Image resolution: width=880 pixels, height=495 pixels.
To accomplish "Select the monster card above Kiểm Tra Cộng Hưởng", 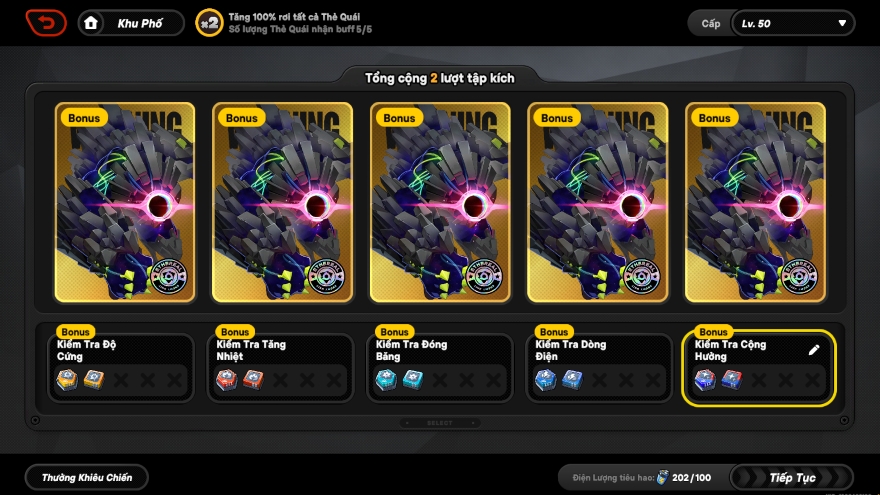I will pyautogui.click(x=756, y=202).
